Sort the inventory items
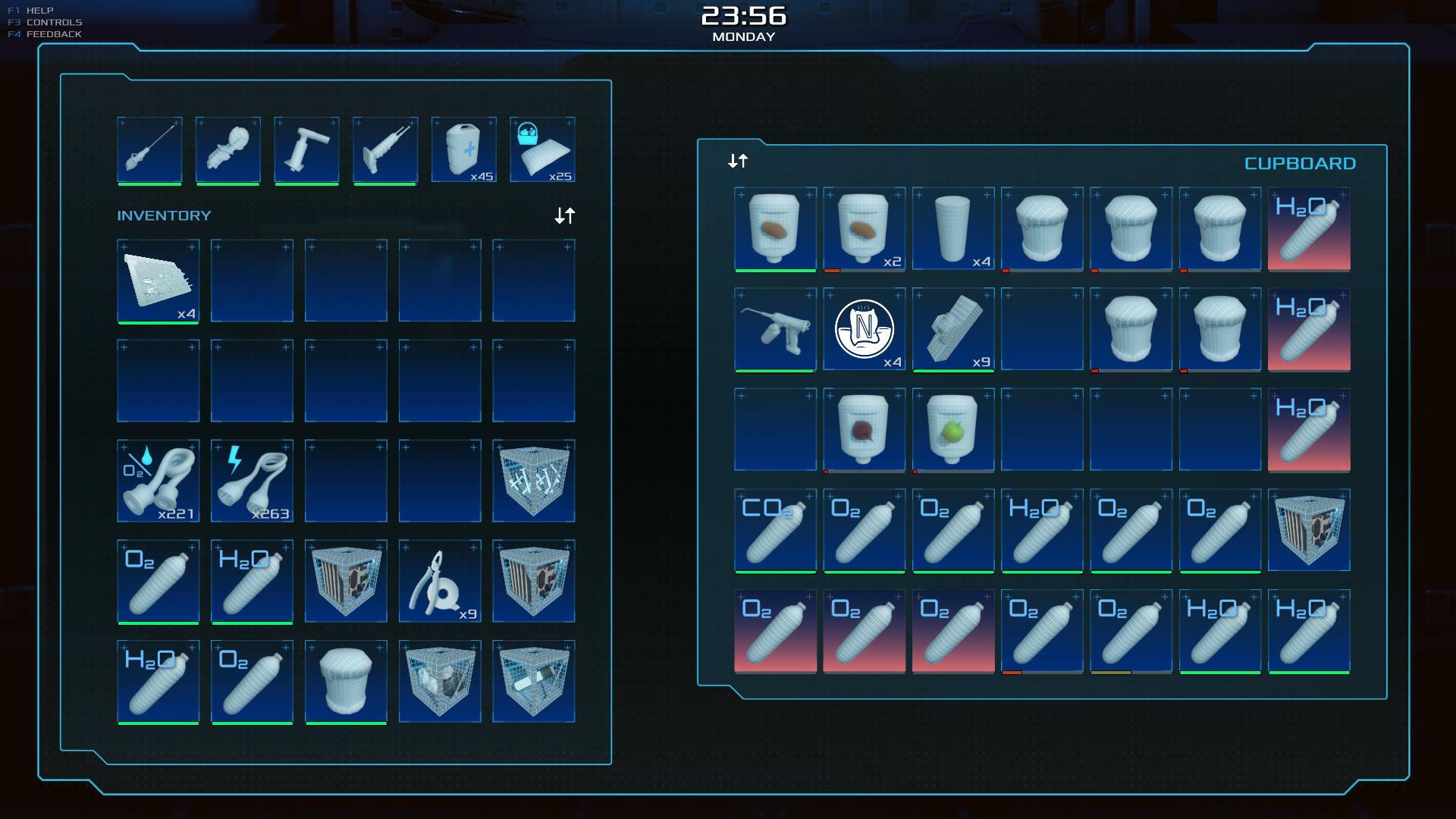This screenshot has width=1456, height=819. 564,216
